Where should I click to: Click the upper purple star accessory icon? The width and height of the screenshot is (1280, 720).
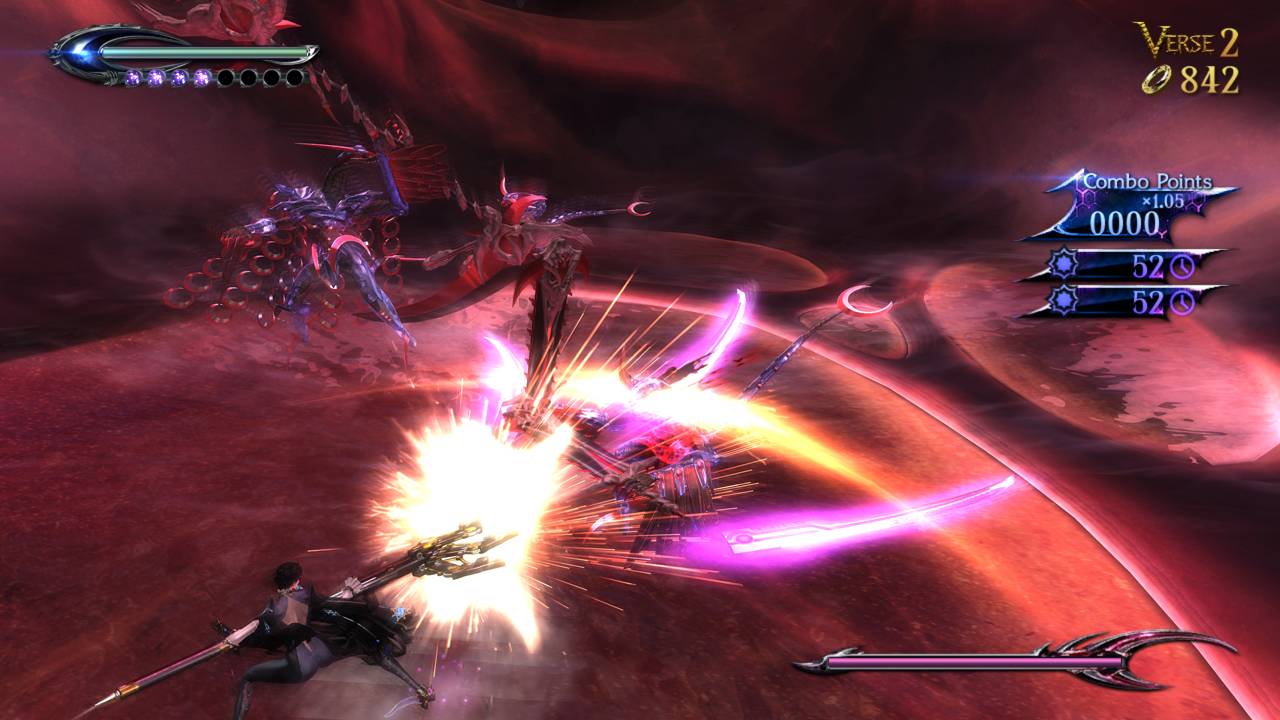(1064, 262)
